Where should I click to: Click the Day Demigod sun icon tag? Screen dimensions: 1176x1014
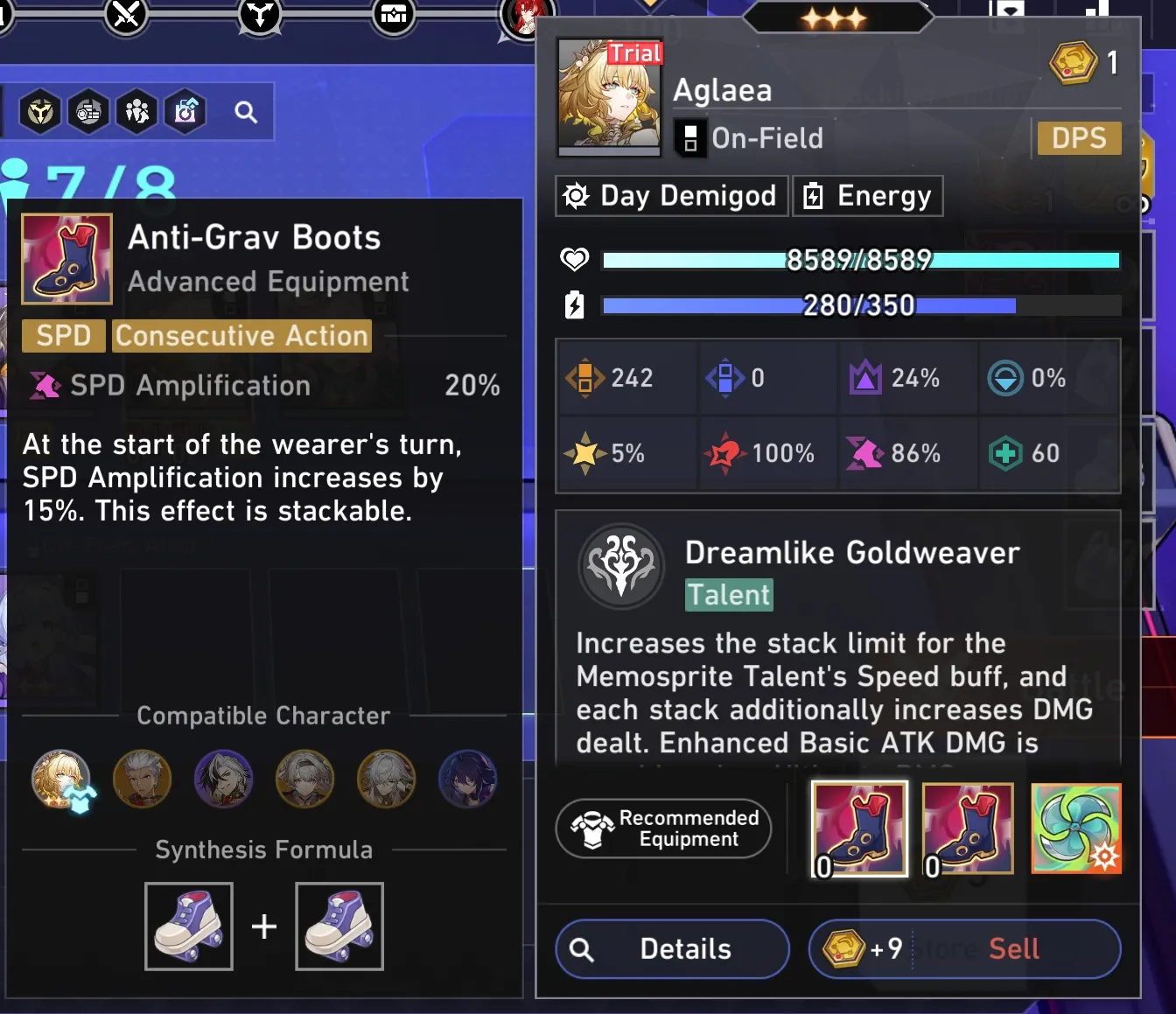tap(575, 195)
